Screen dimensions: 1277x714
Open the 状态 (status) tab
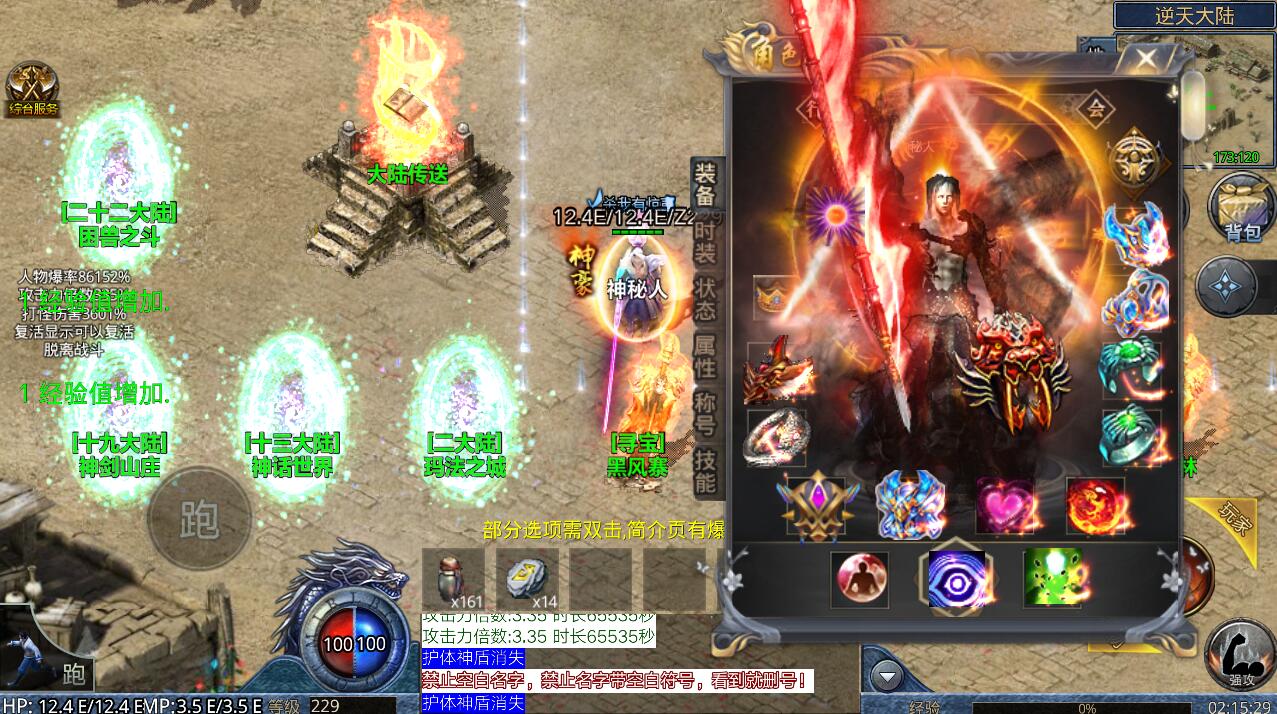click(705, 297)
